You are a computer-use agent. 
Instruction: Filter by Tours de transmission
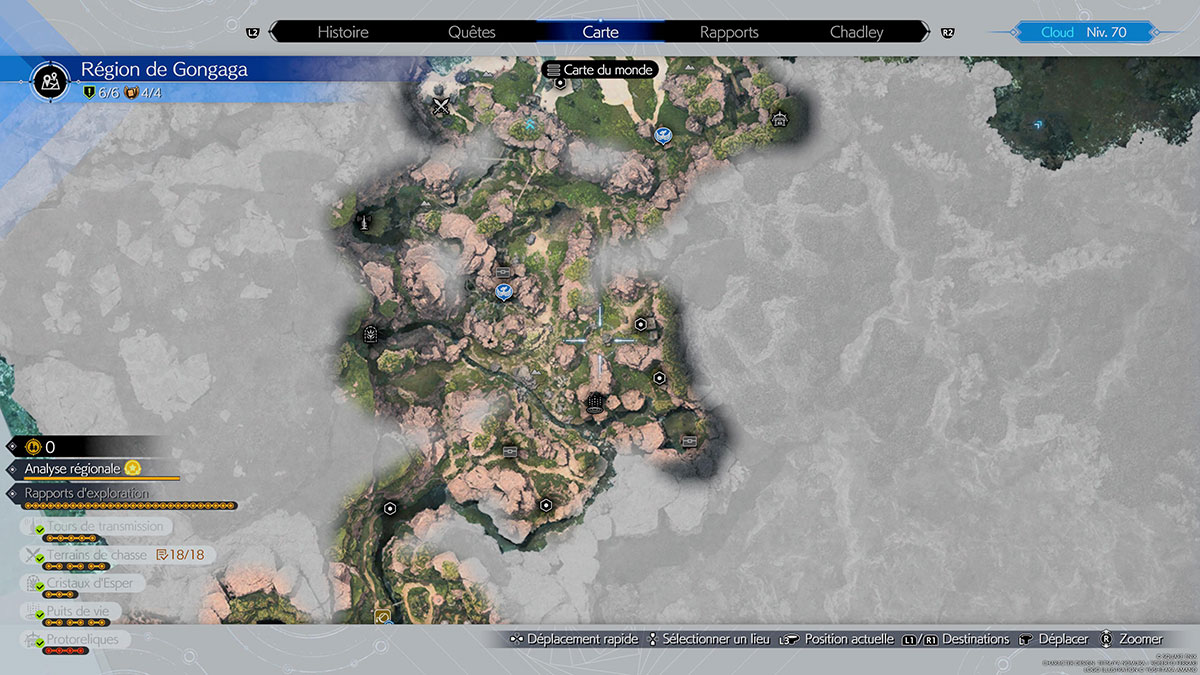point(104,526)
